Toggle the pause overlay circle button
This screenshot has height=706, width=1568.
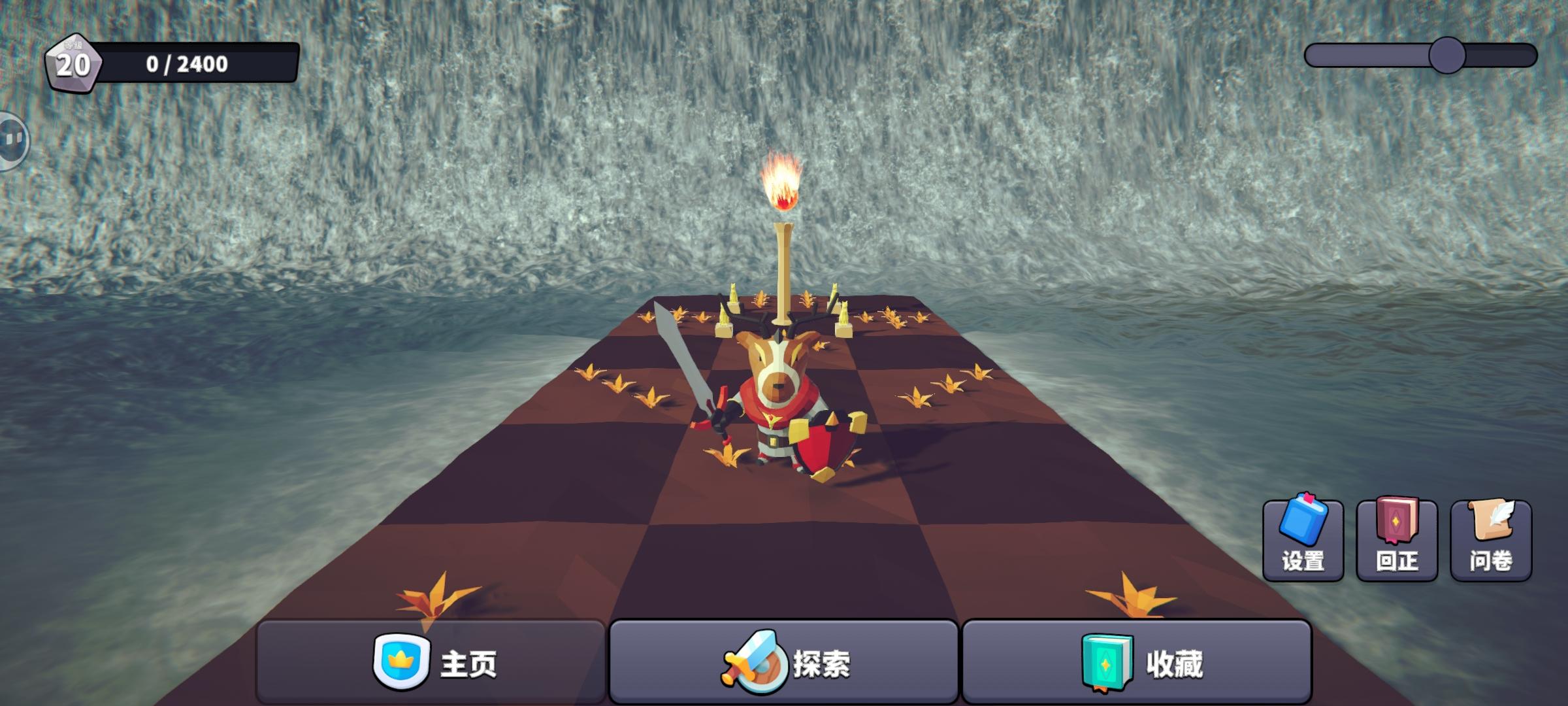click(x=10, y=139)
